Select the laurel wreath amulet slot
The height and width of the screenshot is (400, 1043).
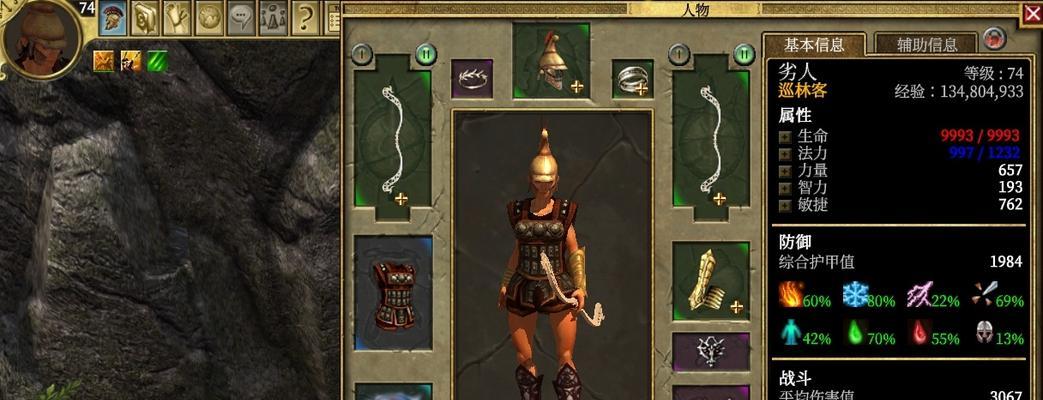click(472, 79)
